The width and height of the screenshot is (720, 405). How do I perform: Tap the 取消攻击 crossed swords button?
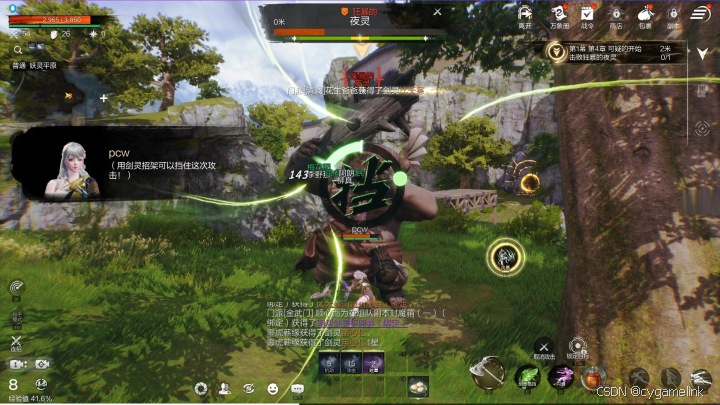pos(544,347)
